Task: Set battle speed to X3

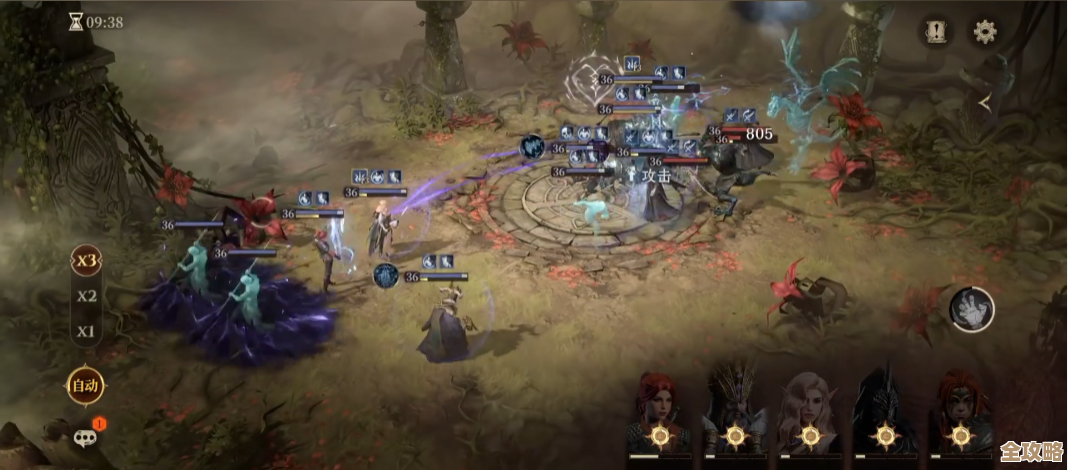Action: pyautogui.click(x=87, y=261)
